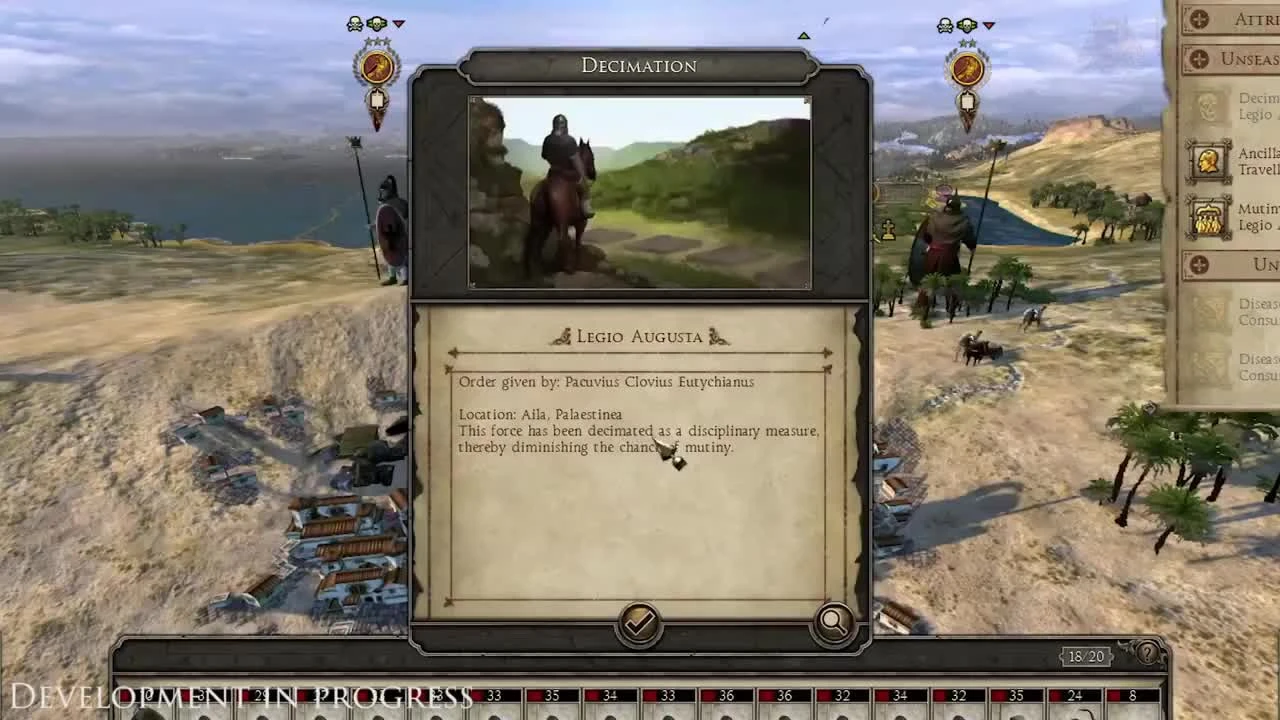Click the magnifying glass zoom-to-location icon
Image resolution: width=1280 pixels, height=720 pixels.
click(833, 622)
